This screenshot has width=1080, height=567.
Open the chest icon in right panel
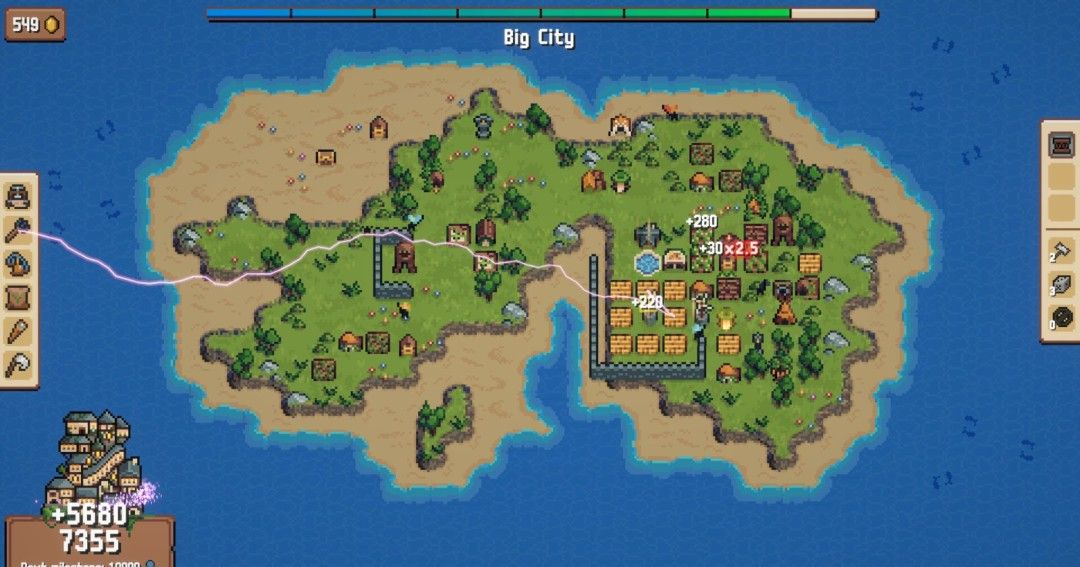coord(1061,146)
